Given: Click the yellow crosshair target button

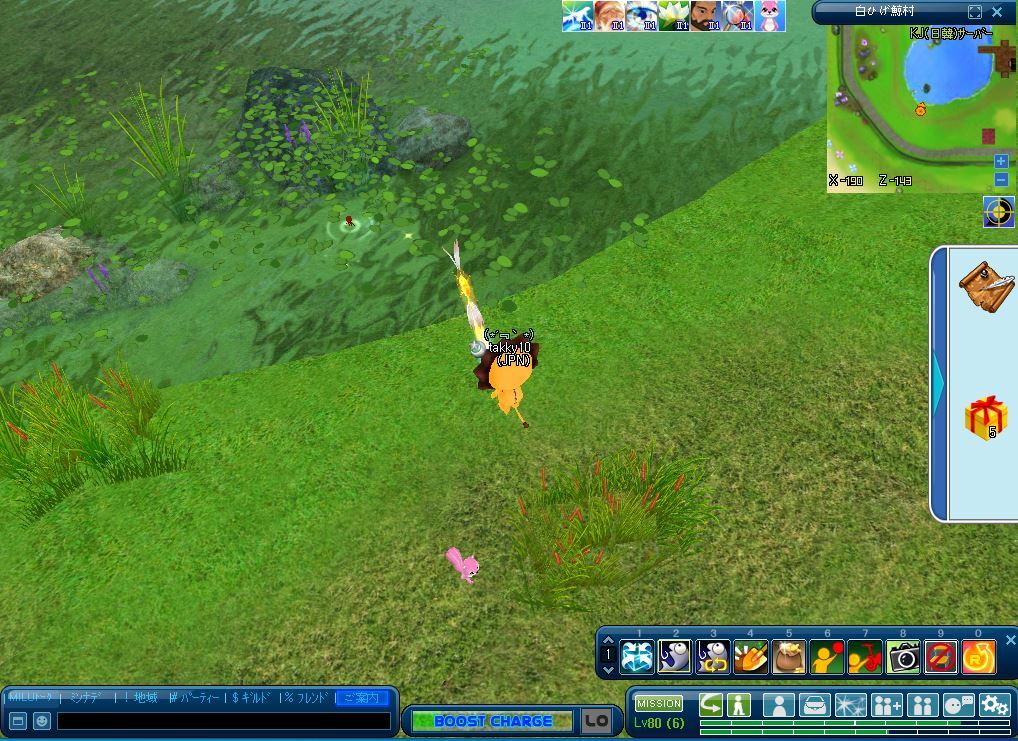Looking at the screenshot, I should (998, 212).
